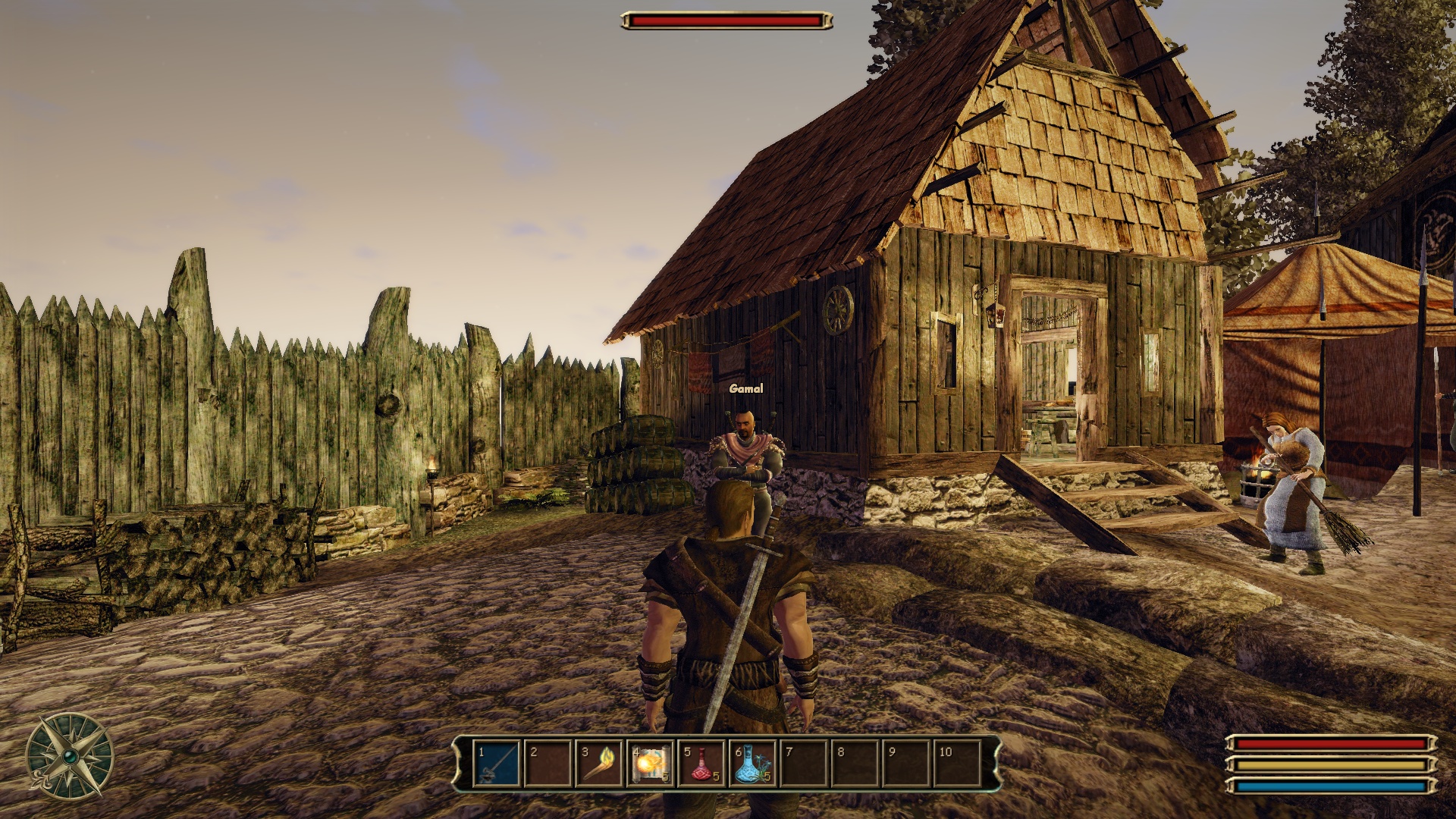Screen dimensions: 1456x819
Task: Equip the torch from the hotbar
Action: tap(600, 764)
